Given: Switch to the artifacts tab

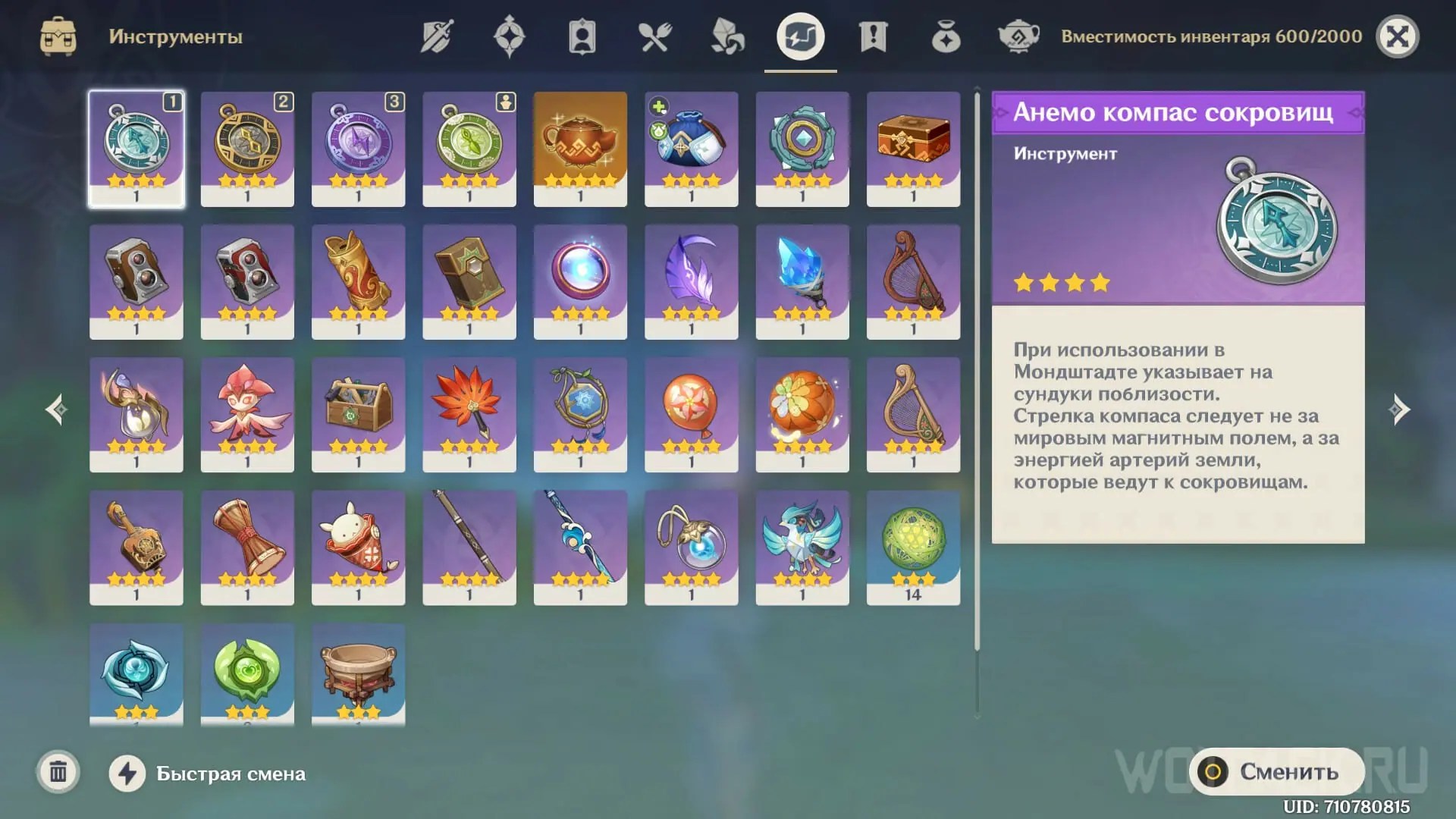Looking at the screenshot, I should 509,36.
